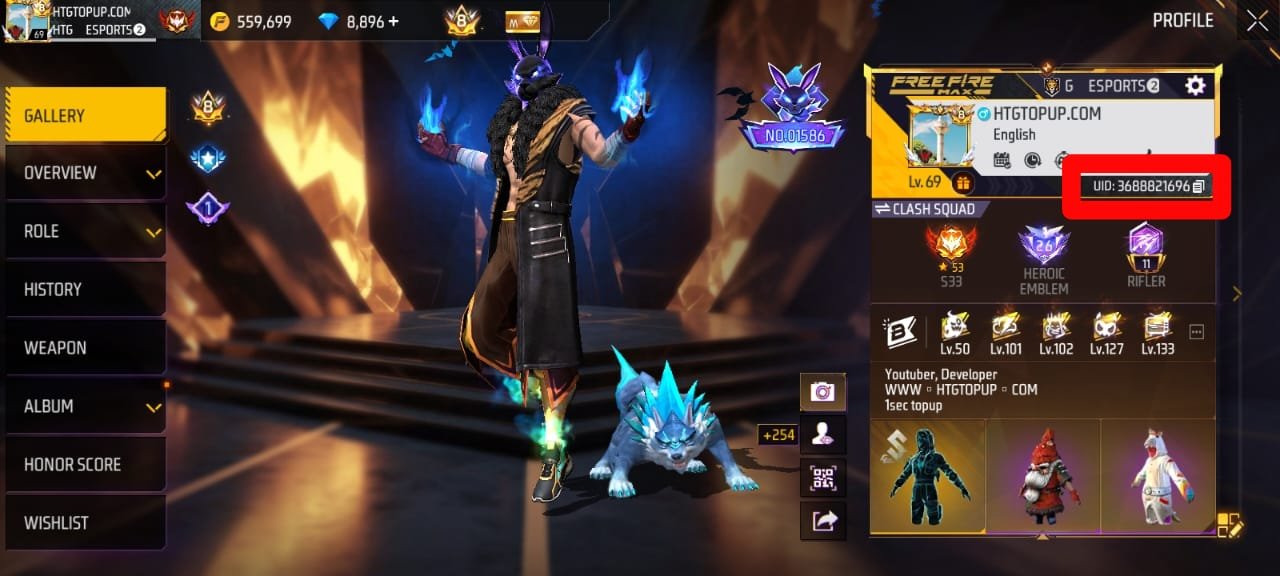Image resolution: width=1280 pixels, height=576 pixels.
Task: Tap the camera screenshot button
Action: click(823, 392)
